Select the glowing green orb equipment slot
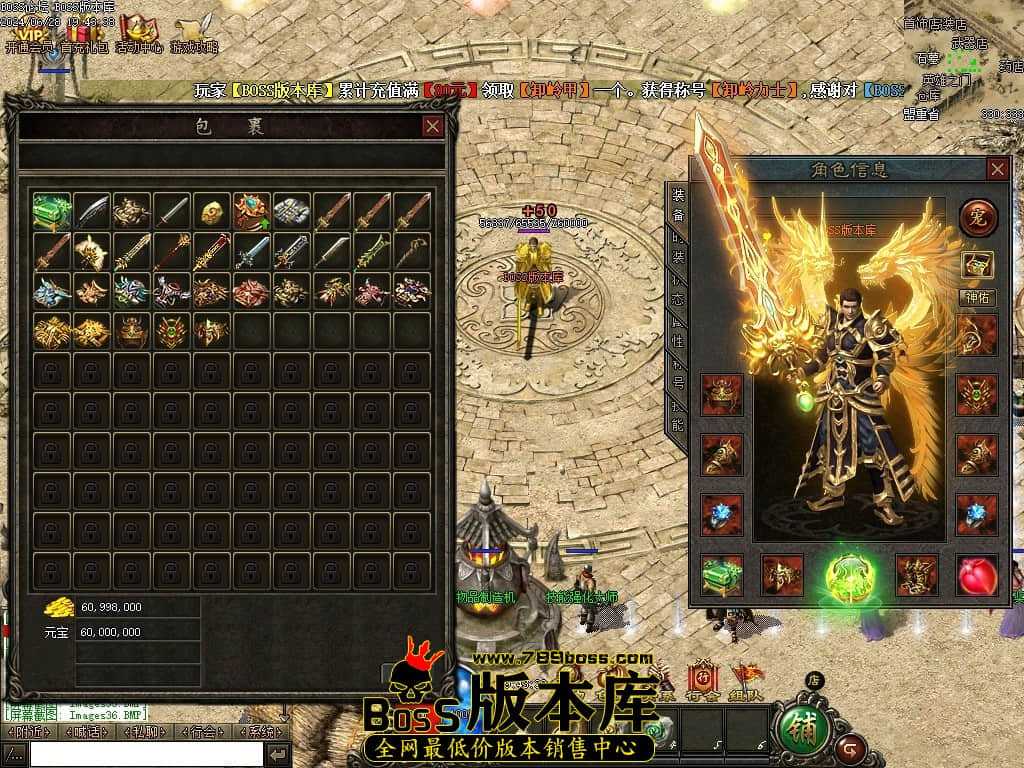Screen dimensions: 1024x768 [850, 577]
